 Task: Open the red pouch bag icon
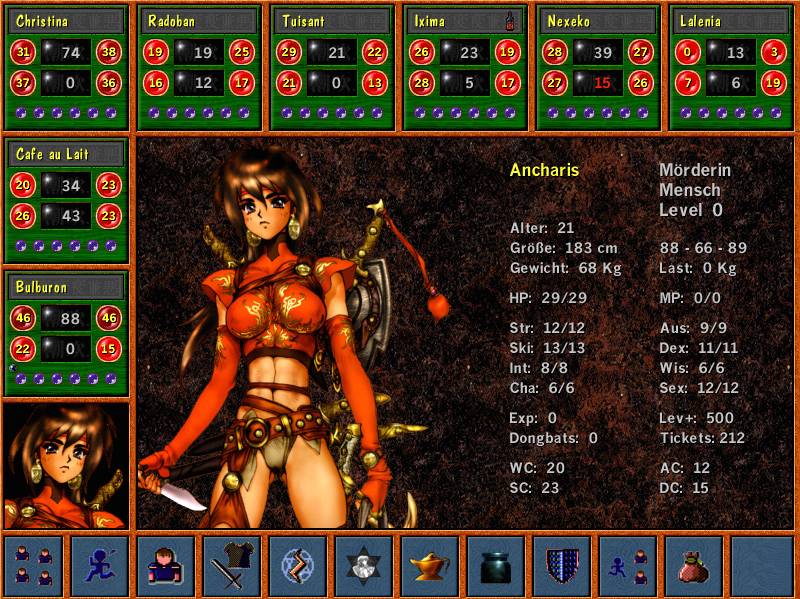(x=694, y=566)
